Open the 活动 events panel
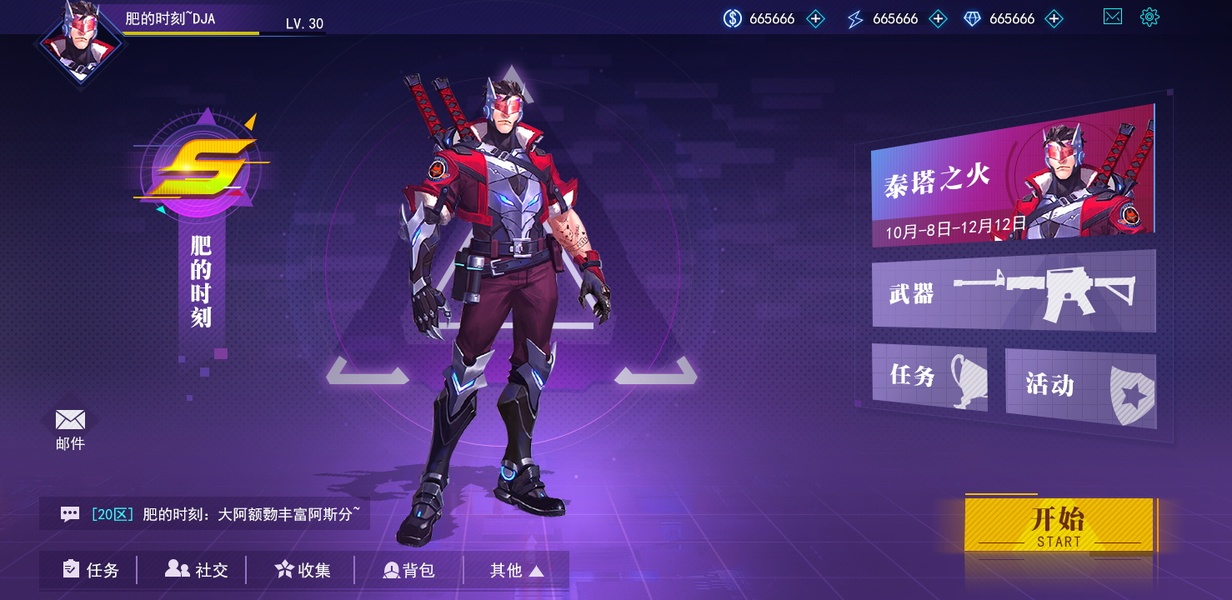The image size is (1232, 600). point(1080,385)
